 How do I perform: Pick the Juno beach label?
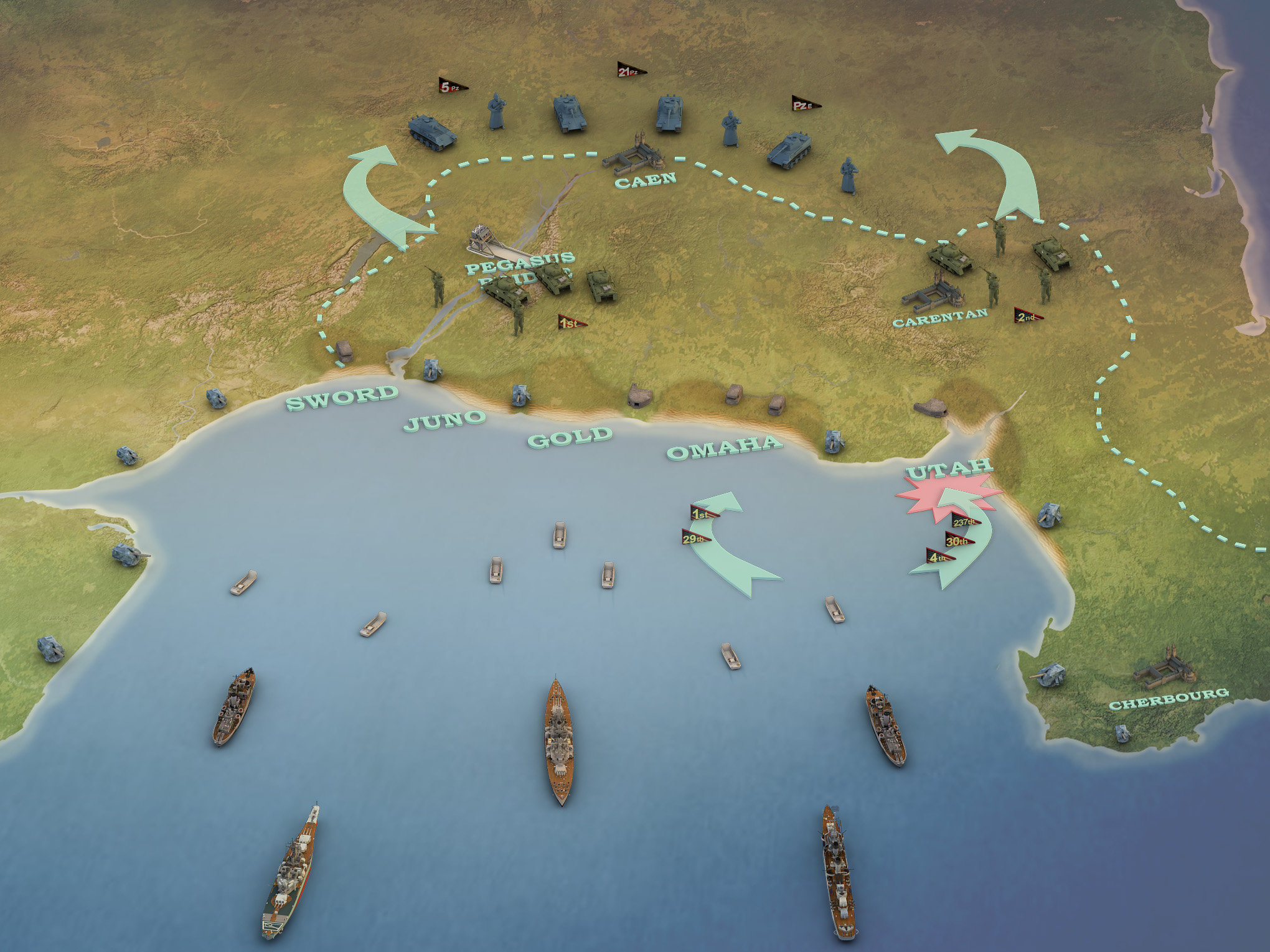click(444, 421)
